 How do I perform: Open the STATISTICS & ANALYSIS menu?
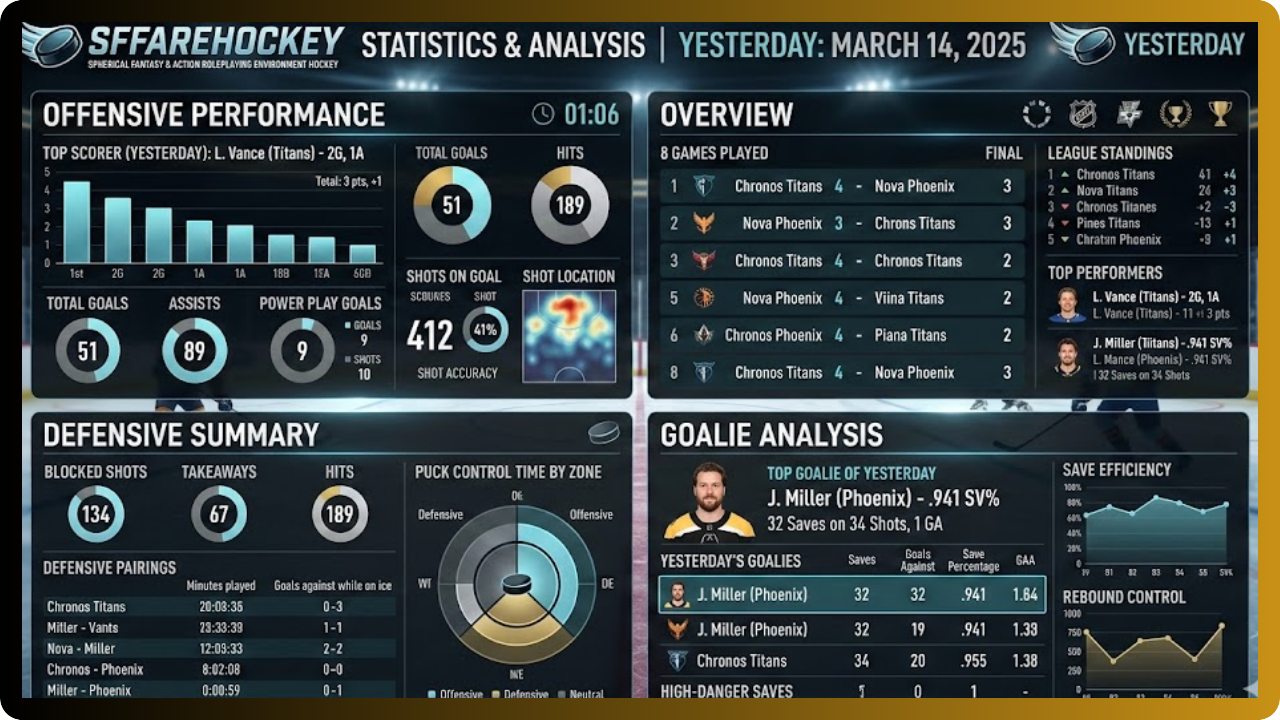504,45
